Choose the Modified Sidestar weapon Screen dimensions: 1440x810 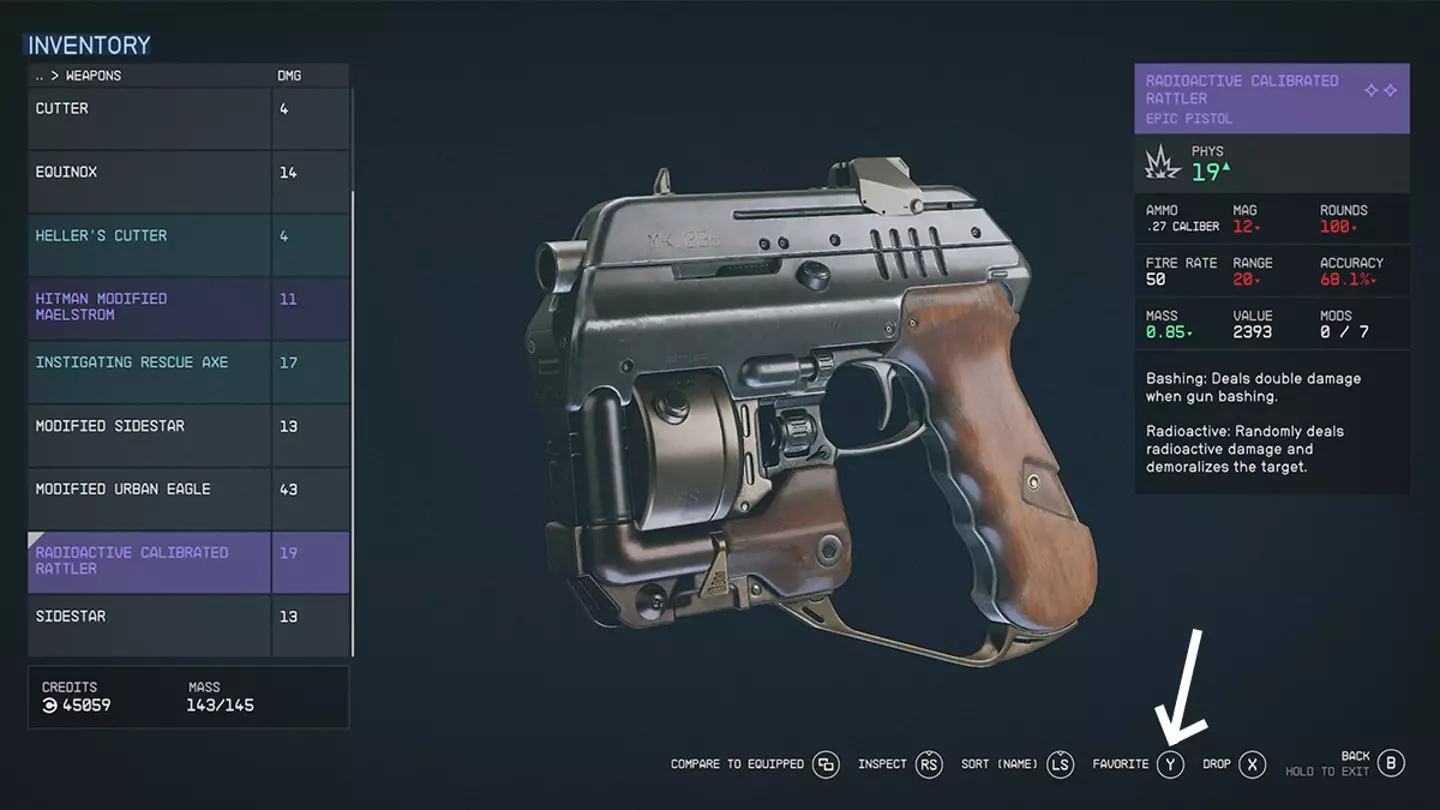[150, 435]
